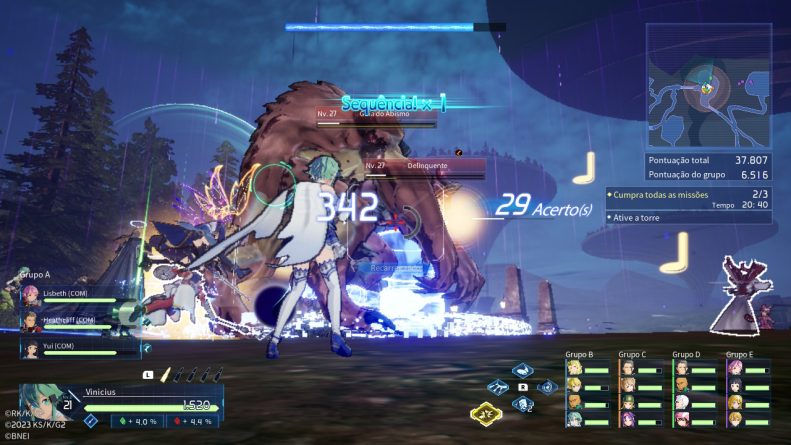Activate the left skill in the diamond
Screen dimensions: 791x445
tap(499, 387)
